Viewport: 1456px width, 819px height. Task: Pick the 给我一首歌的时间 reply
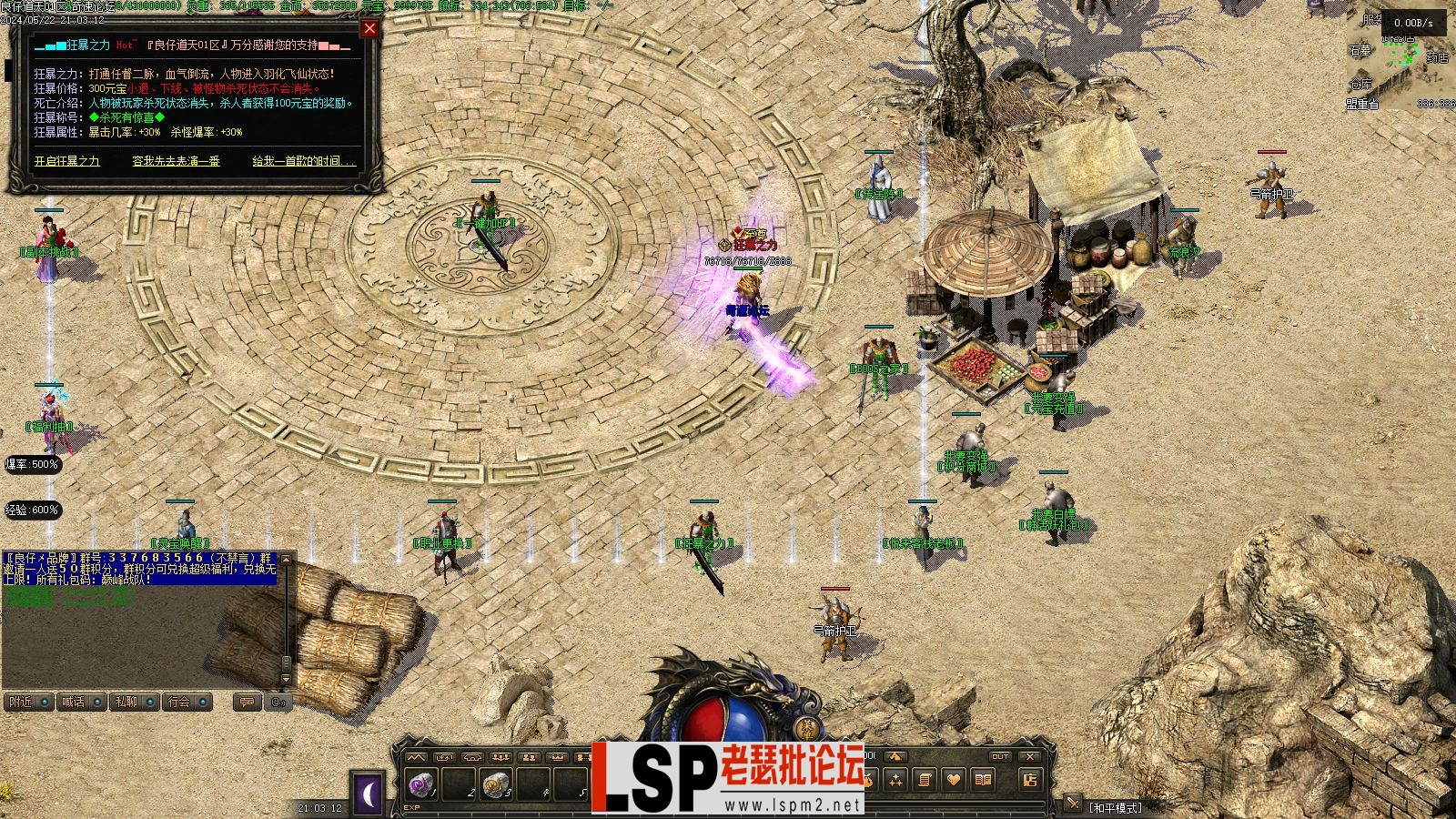(x=303, y=161)
